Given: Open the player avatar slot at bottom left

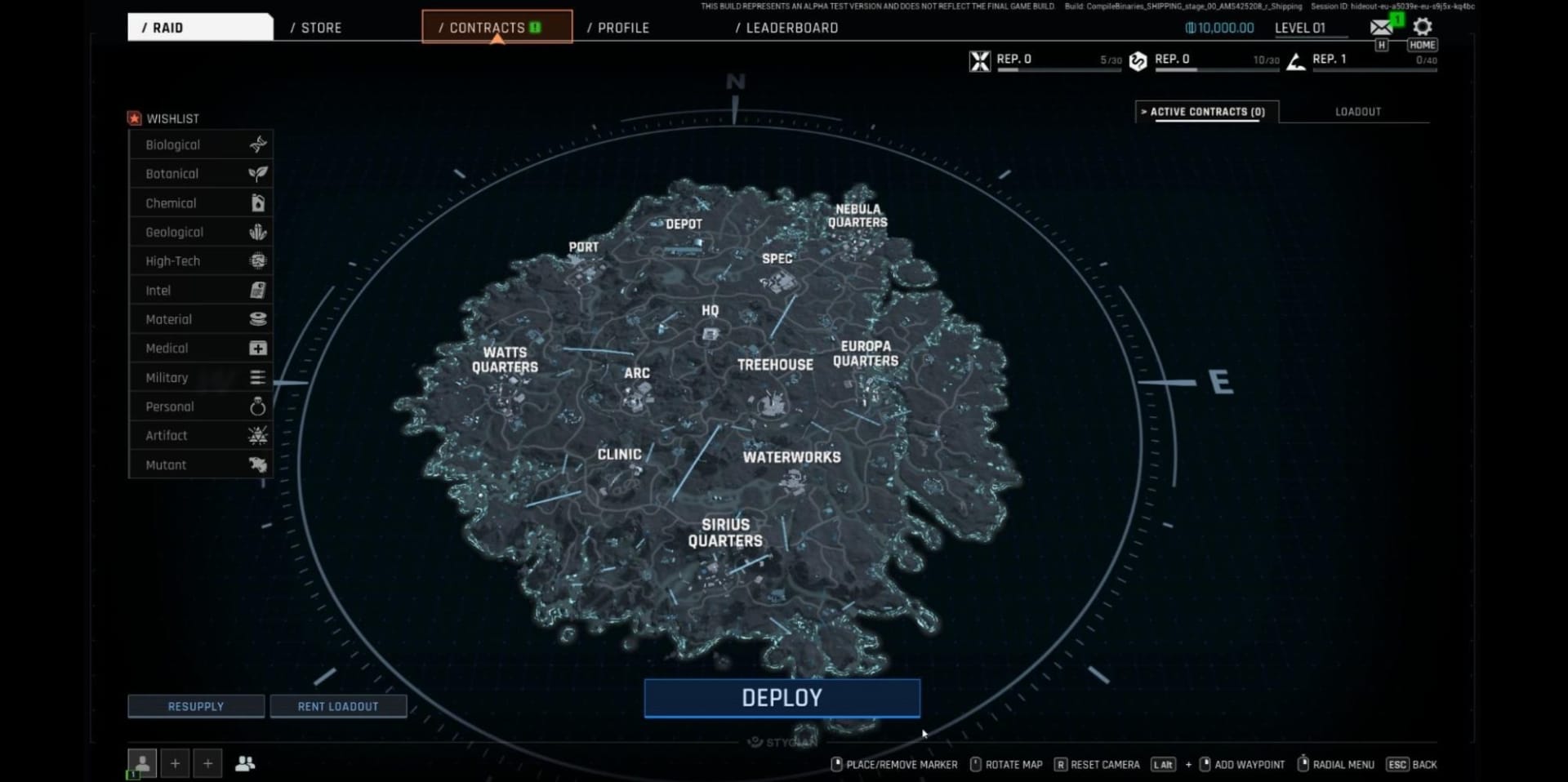Looking at the screenshot, I should coord(142,762).
